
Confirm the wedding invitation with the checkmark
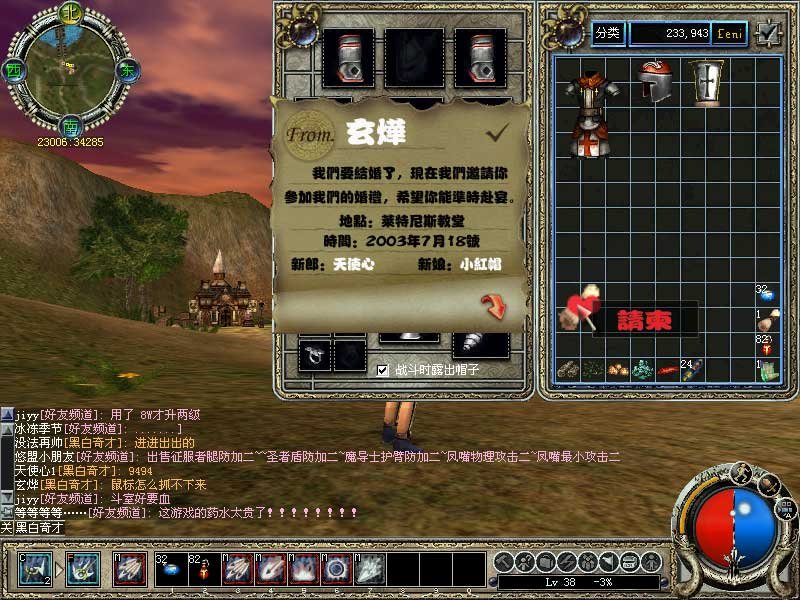[x=497, y=131]
